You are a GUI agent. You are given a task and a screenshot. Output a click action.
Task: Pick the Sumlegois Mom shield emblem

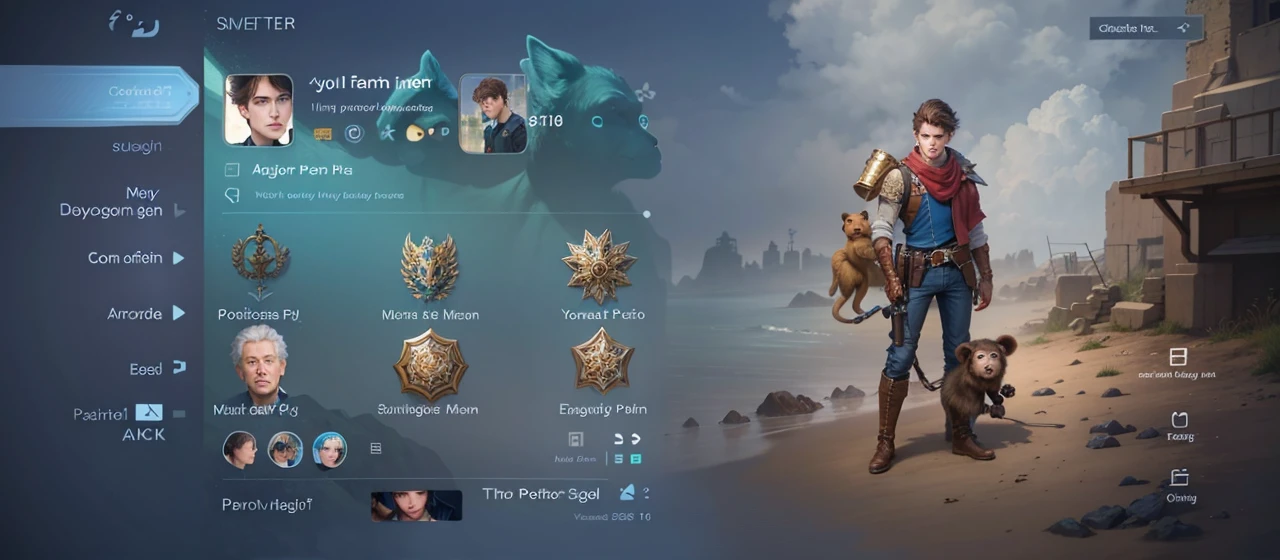click(429, 365)
